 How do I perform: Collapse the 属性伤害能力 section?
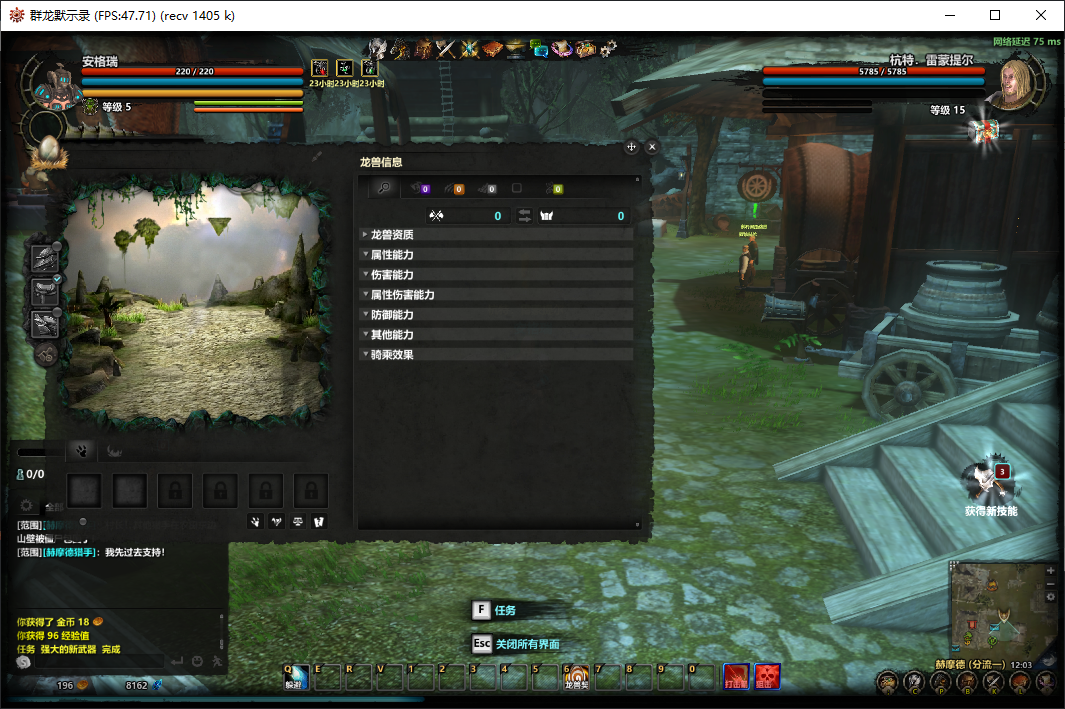click(402, 295)
